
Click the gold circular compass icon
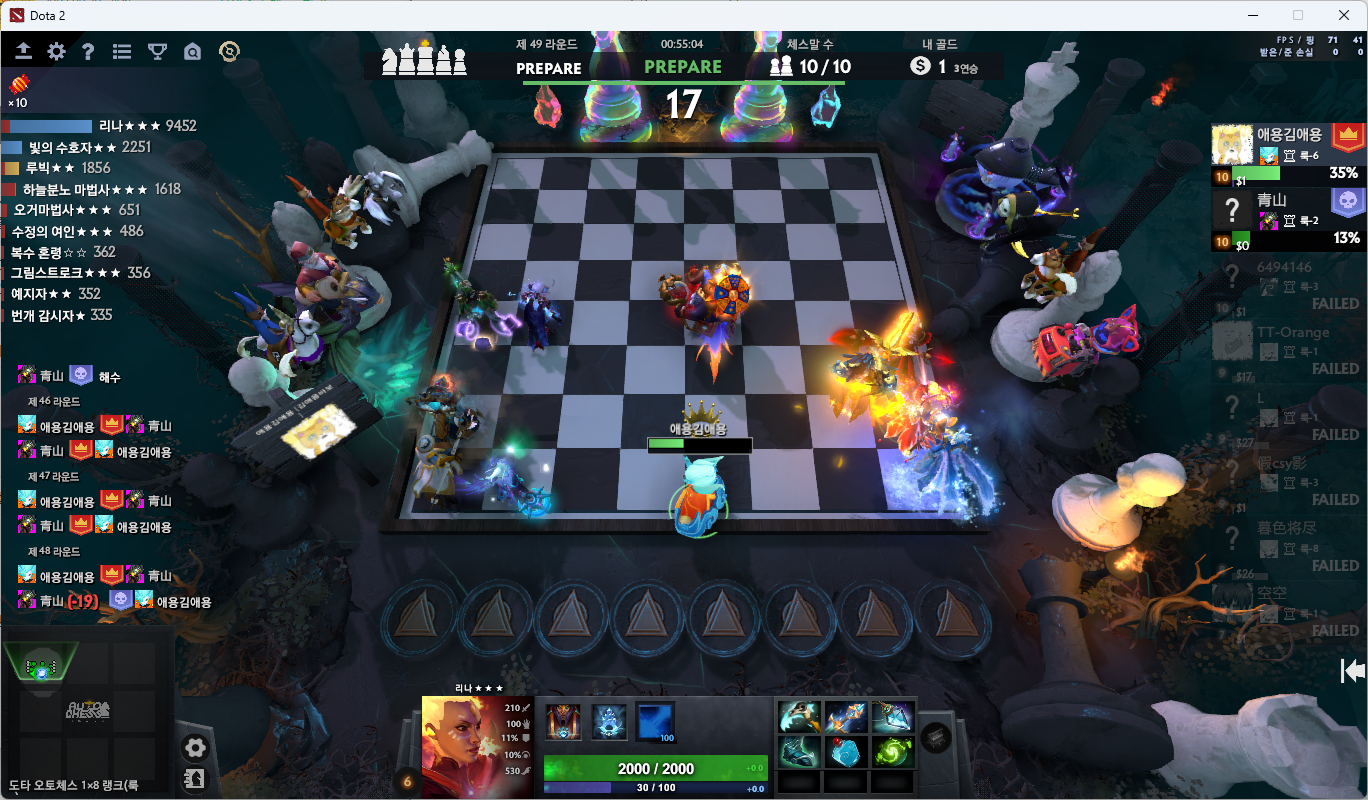(229, 52)
